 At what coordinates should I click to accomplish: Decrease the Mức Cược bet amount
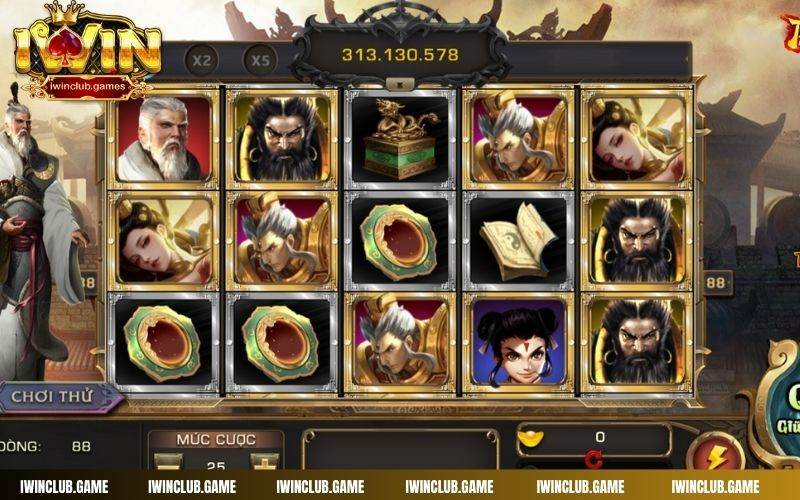[169, 464]
